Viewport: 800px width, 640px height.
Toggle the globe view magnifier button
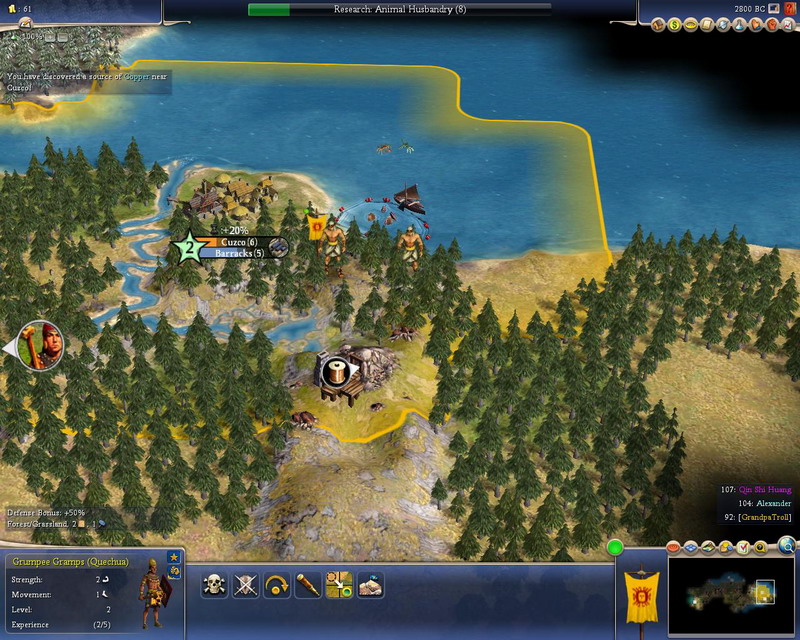pyautogui.click(x=786, y=546)
